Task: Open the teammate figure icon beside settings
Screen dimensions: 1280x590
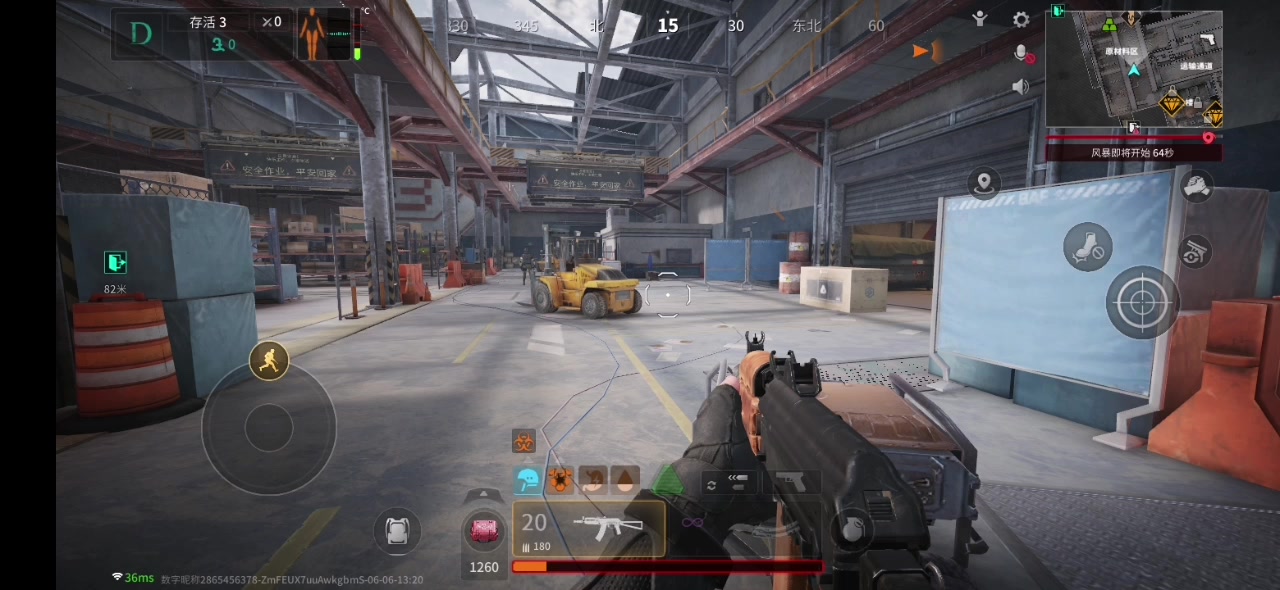Action: [981, 19]
